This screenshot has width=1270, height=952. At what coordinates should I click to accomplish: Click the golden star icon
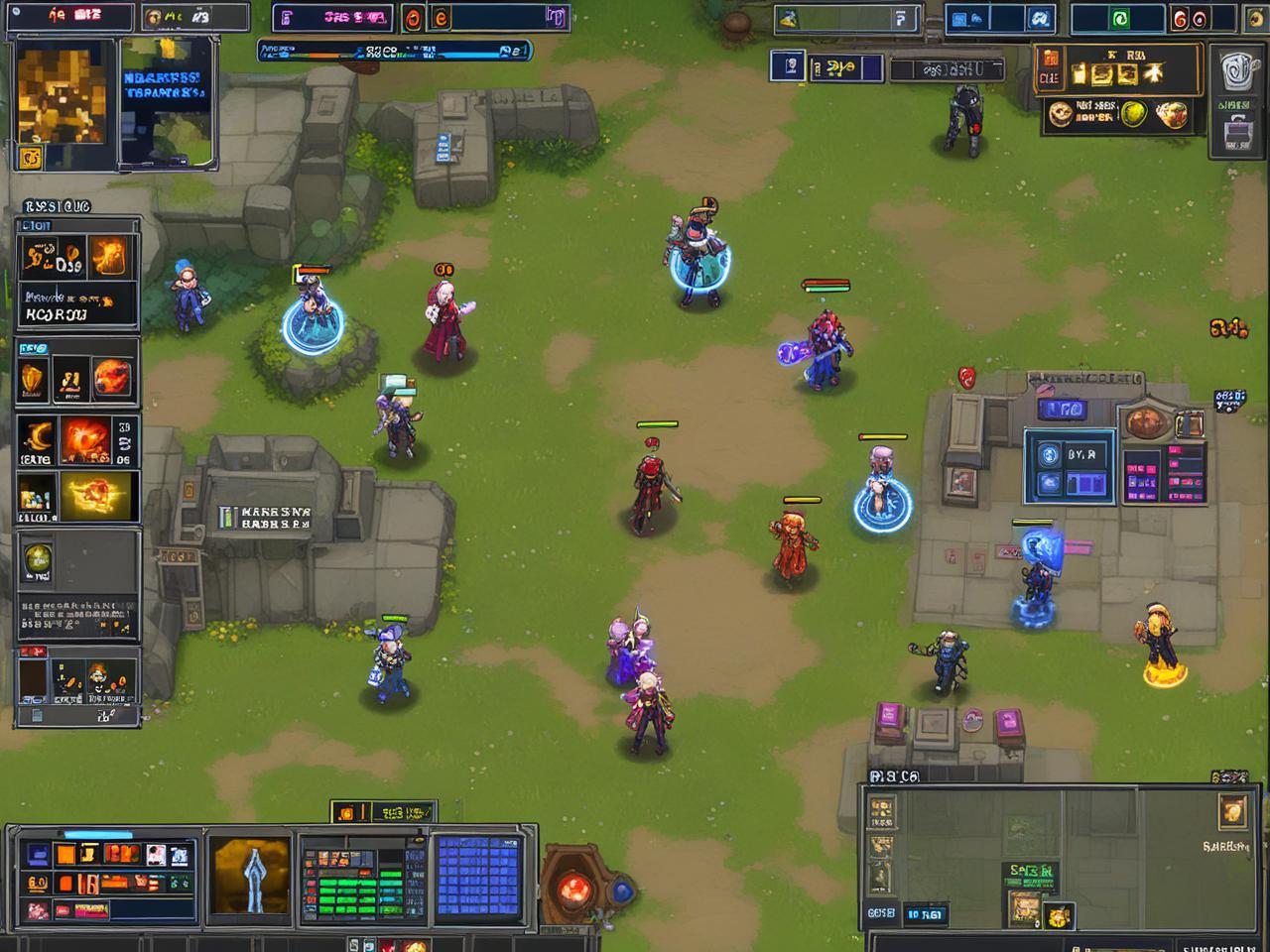(x=1153, y=73)
